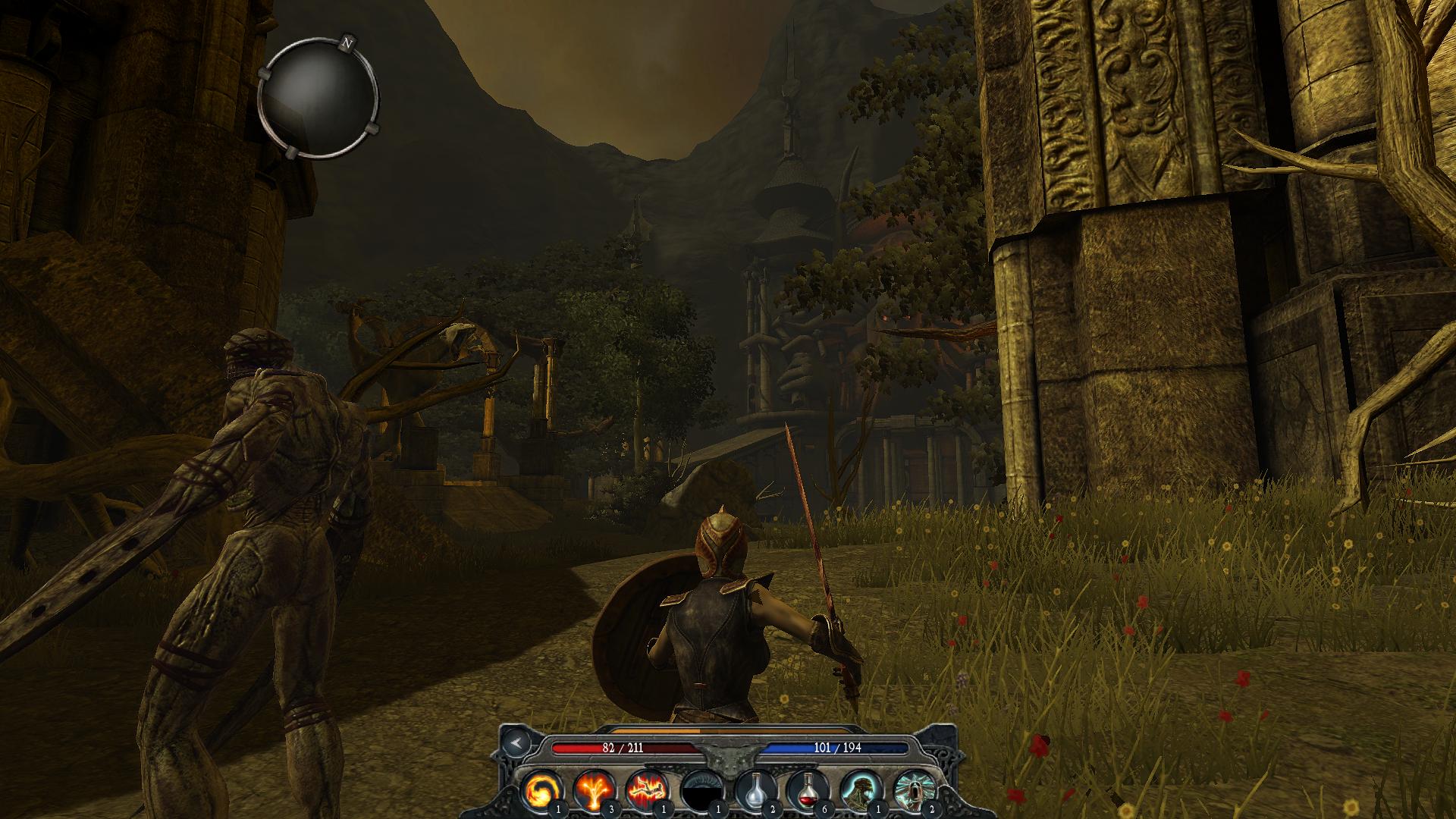Image resolution: width=1456 pixels, height=819 pixels.
Task: Activate the screaming face skill
Action: 913,791
